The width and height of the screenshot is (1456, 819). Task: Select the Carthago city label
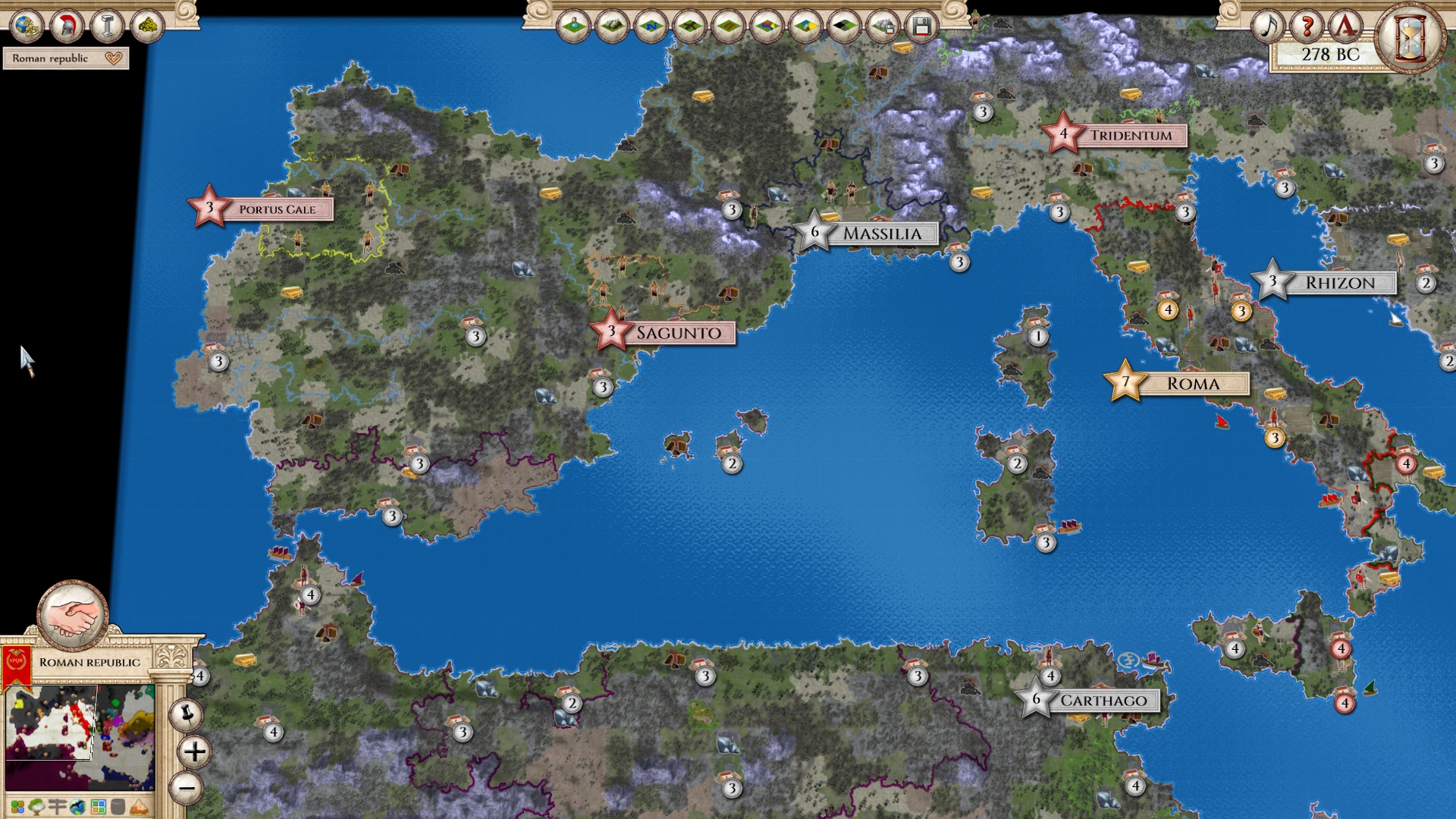click(1103, 701)
